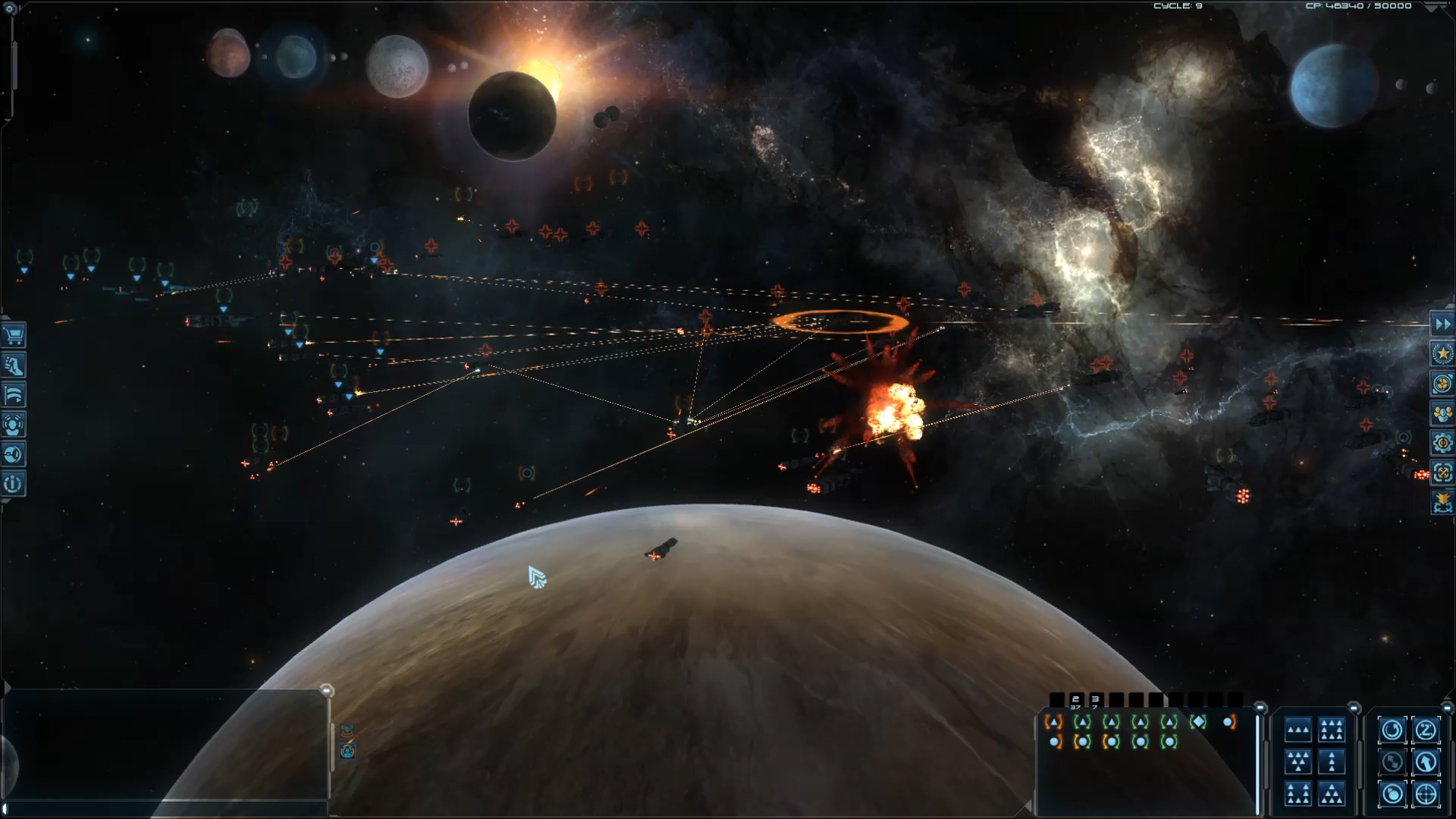Click the crossed-arrows expand button
1456x819 pixels.
1442,473
